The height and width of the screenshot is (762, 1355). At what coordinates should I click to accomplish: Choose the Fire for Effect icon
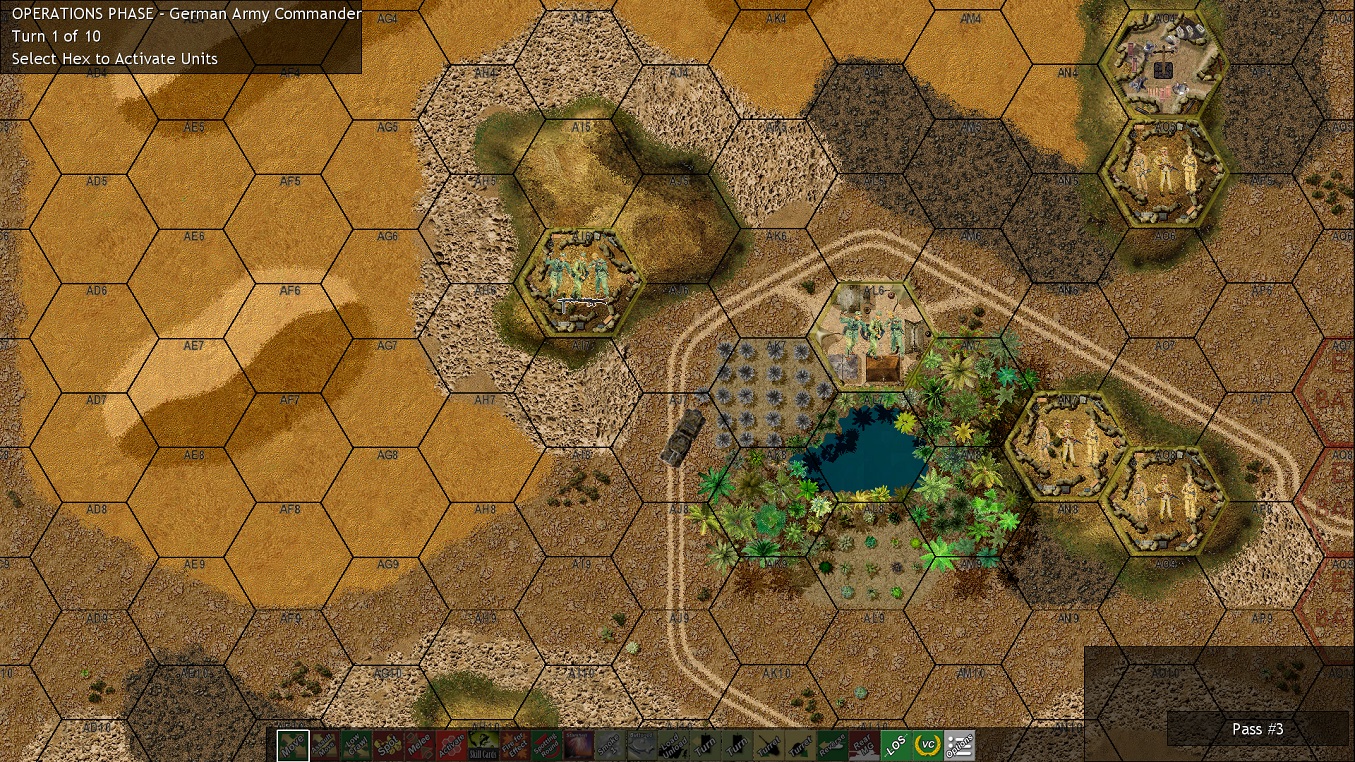point(514,744)
